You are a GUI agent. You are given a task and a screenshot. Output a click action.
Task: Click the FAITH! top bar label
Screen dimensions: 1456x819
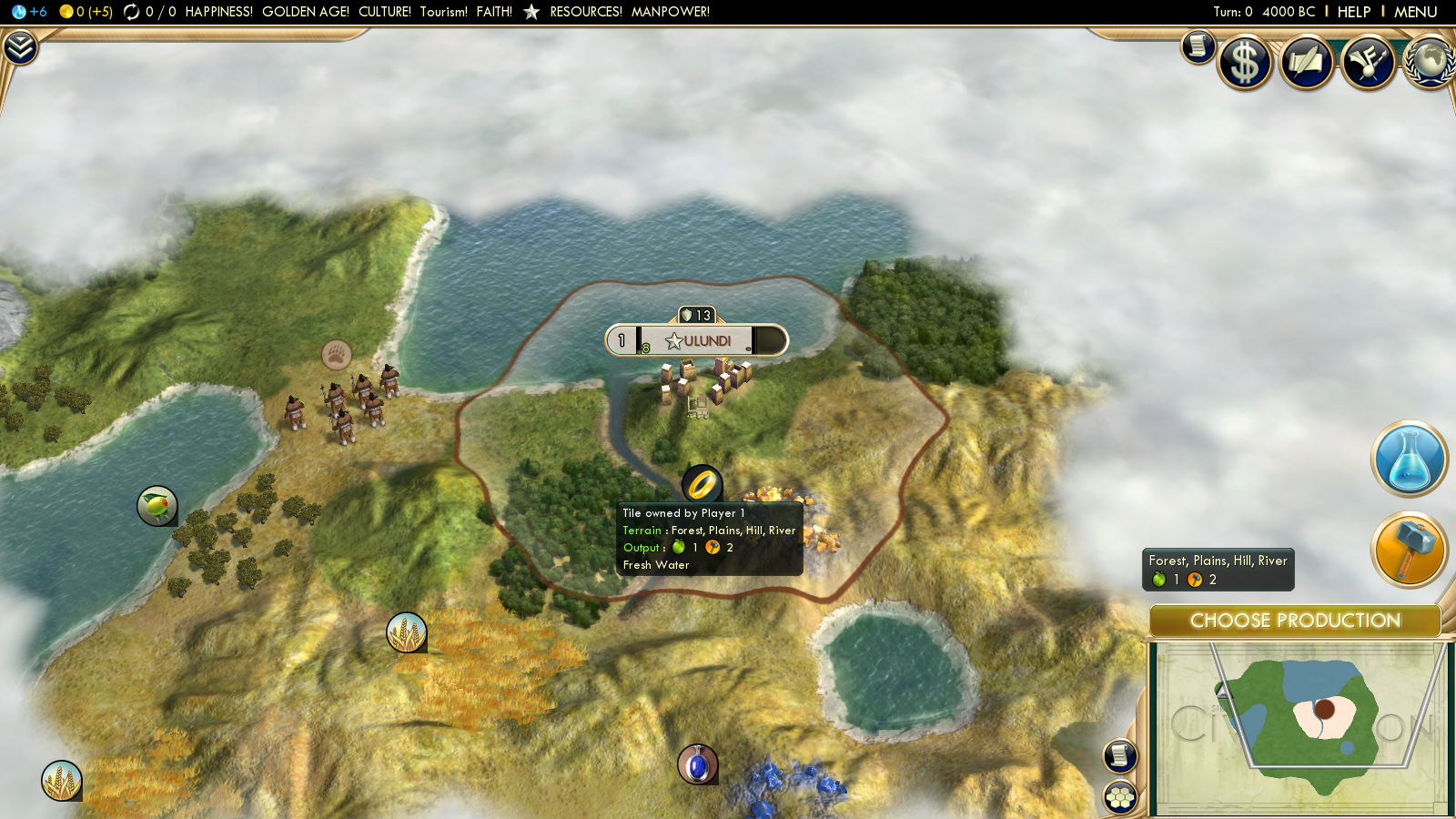494,12
